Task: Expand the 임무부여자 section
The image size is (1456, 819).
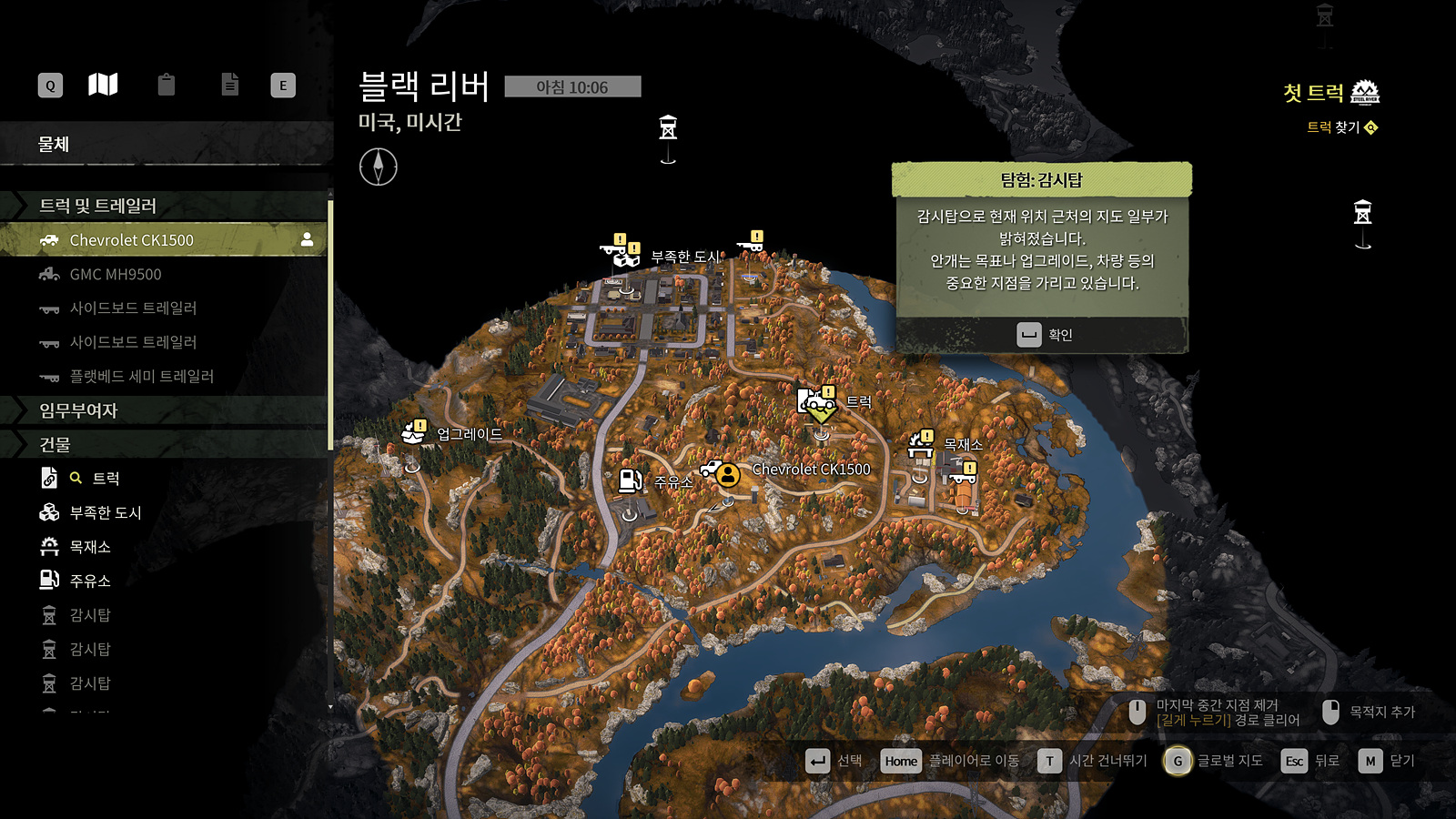Action: click(x=78, y=410)
